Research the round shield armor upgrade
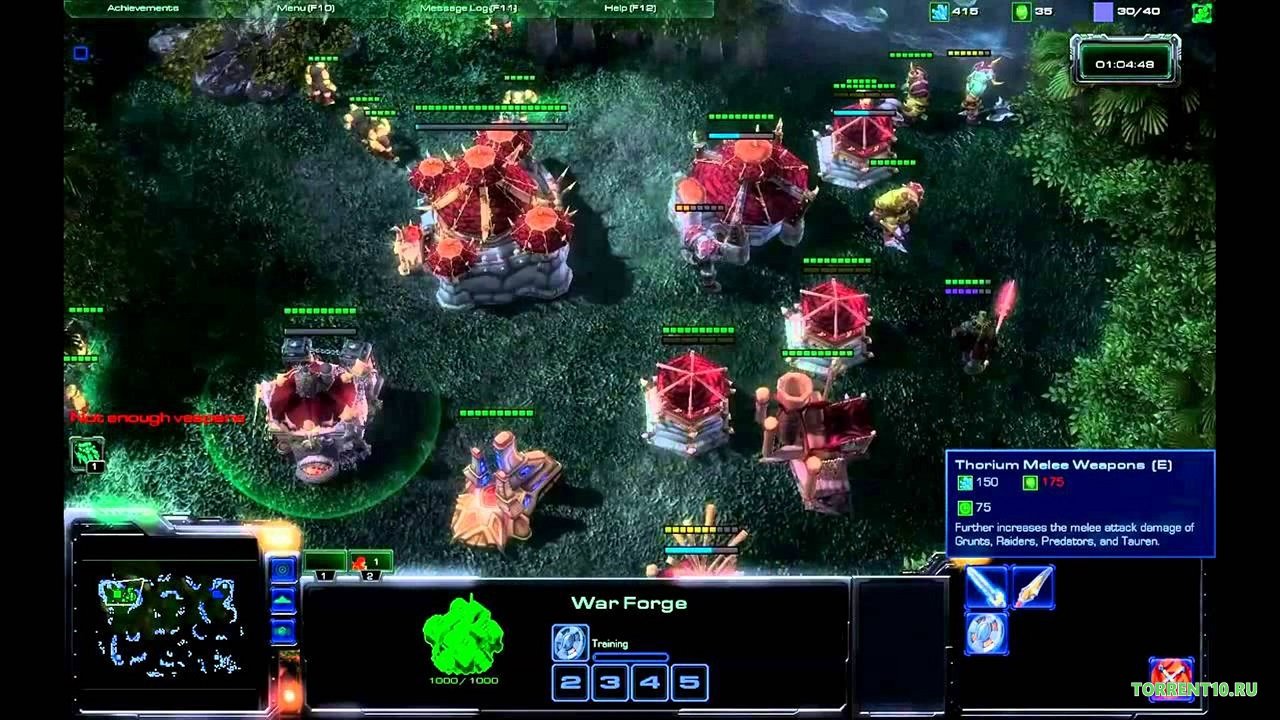Screen dimensions: 1280x720 (x=985, y=634)
